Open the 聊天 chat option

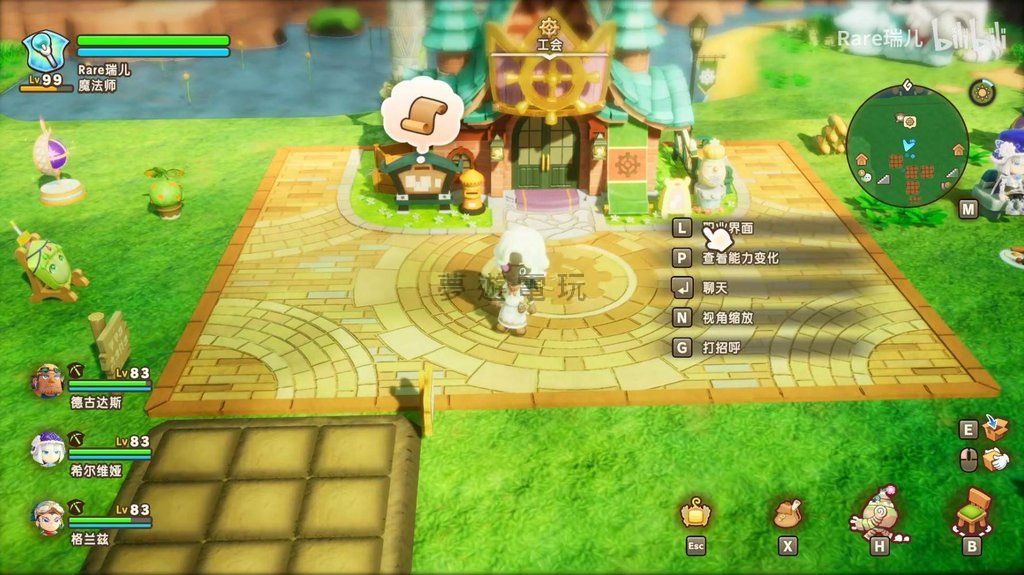(715, 288)
